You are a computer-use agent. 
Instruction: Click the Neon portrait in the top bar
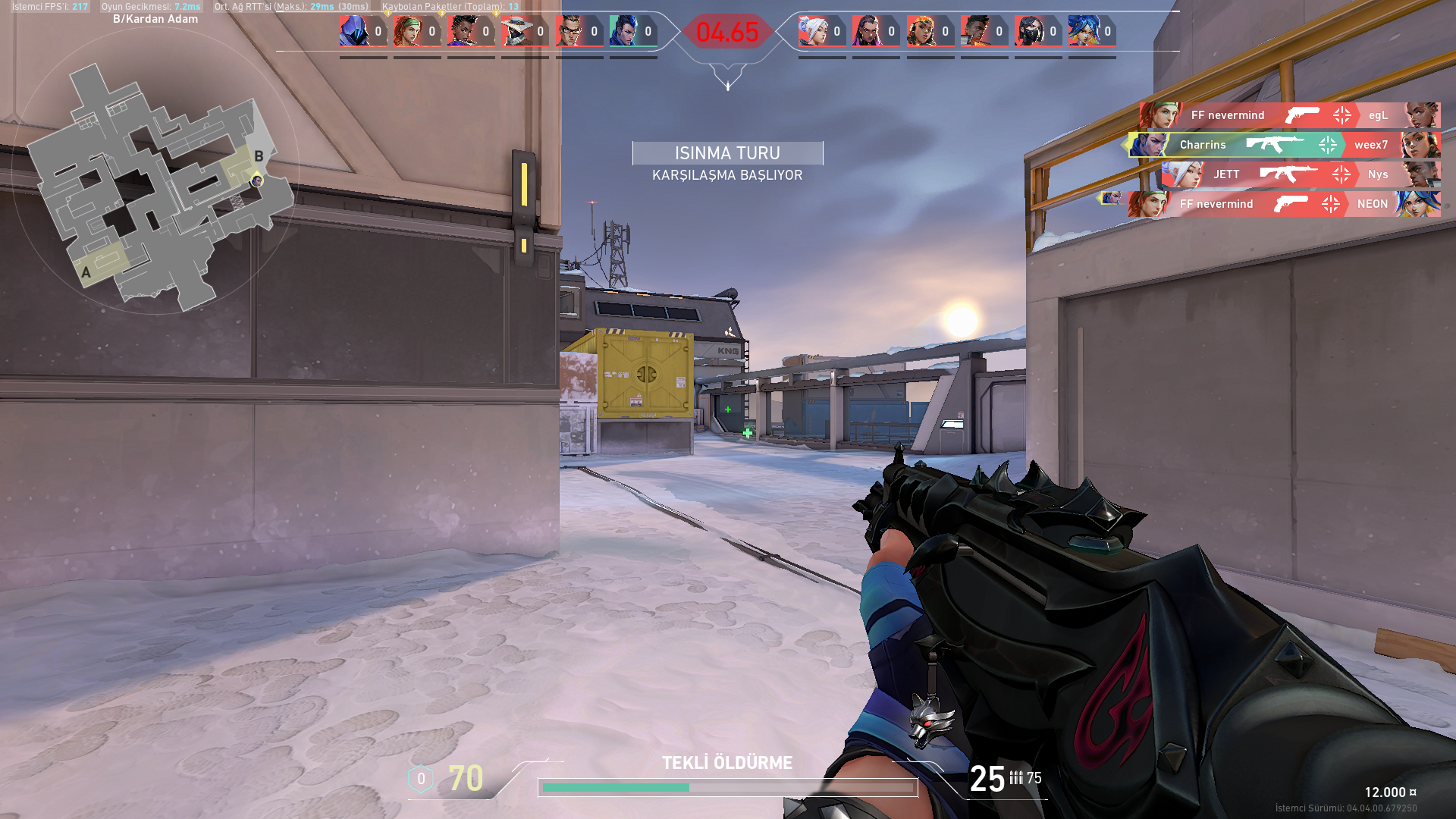pyautogui.click(x=1083, y=31)
